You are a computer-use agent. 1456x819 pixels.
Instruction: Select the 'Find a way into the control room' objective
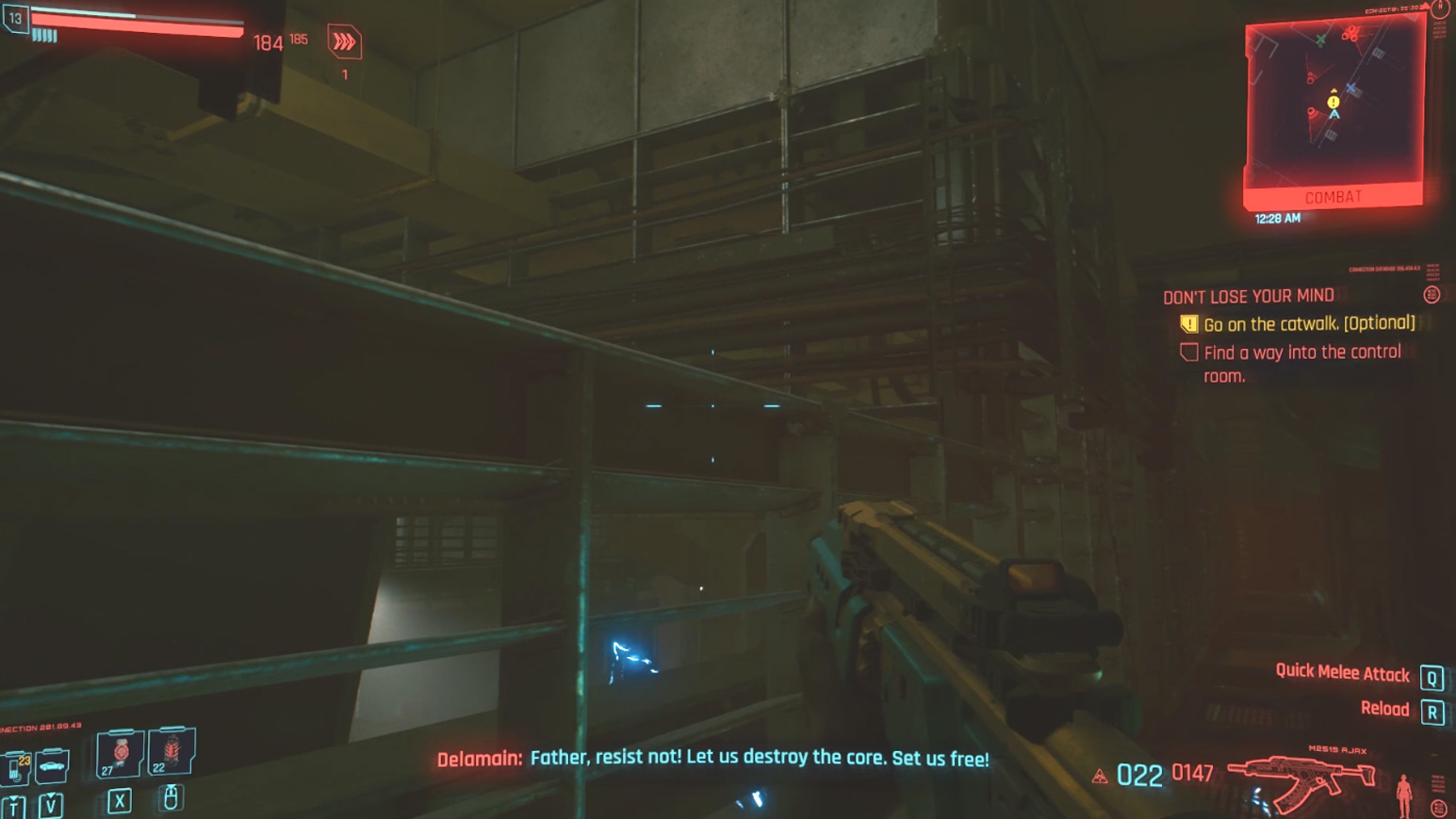pyautogui.click(x=1301, y=364)
